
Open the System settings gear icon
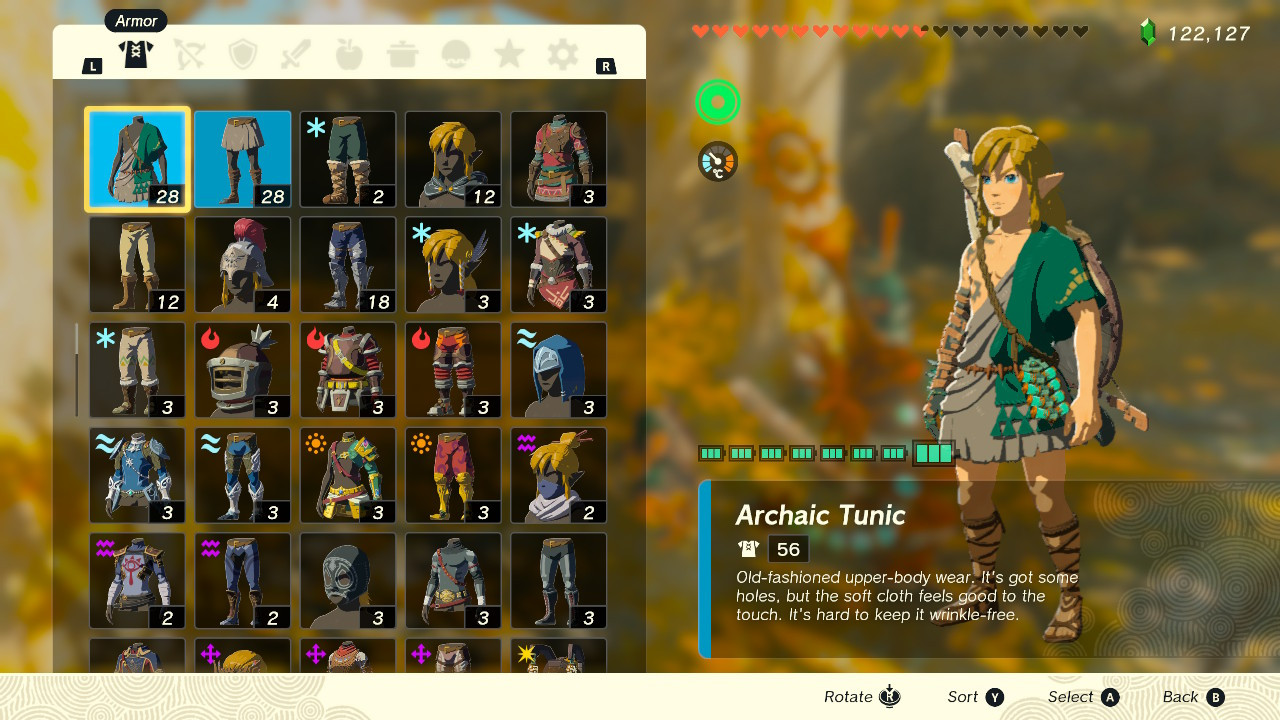[561, 55]
